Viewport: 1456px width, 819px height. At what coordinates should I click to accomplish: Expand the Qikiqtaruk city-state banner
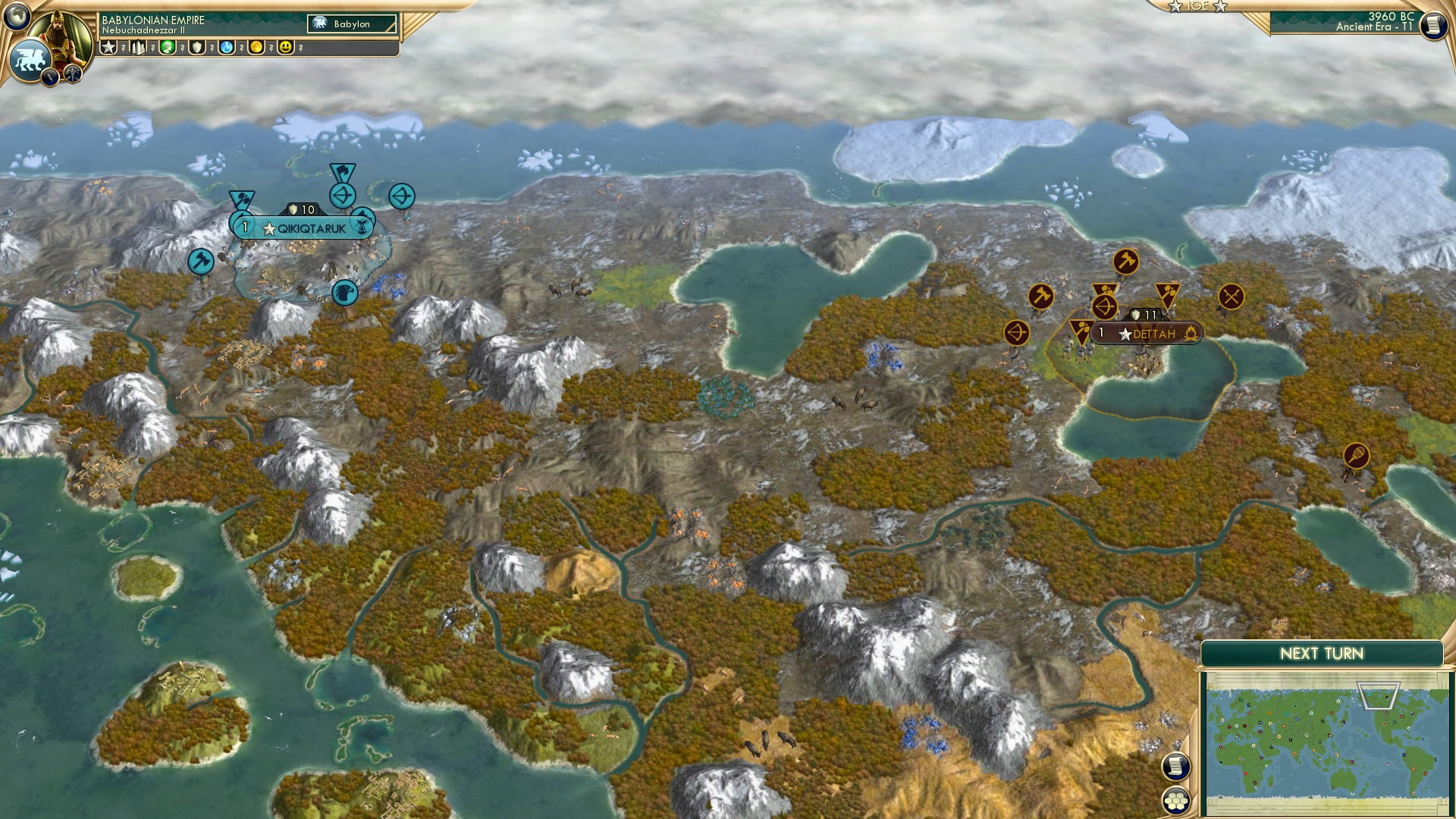(x=302, y=226)
